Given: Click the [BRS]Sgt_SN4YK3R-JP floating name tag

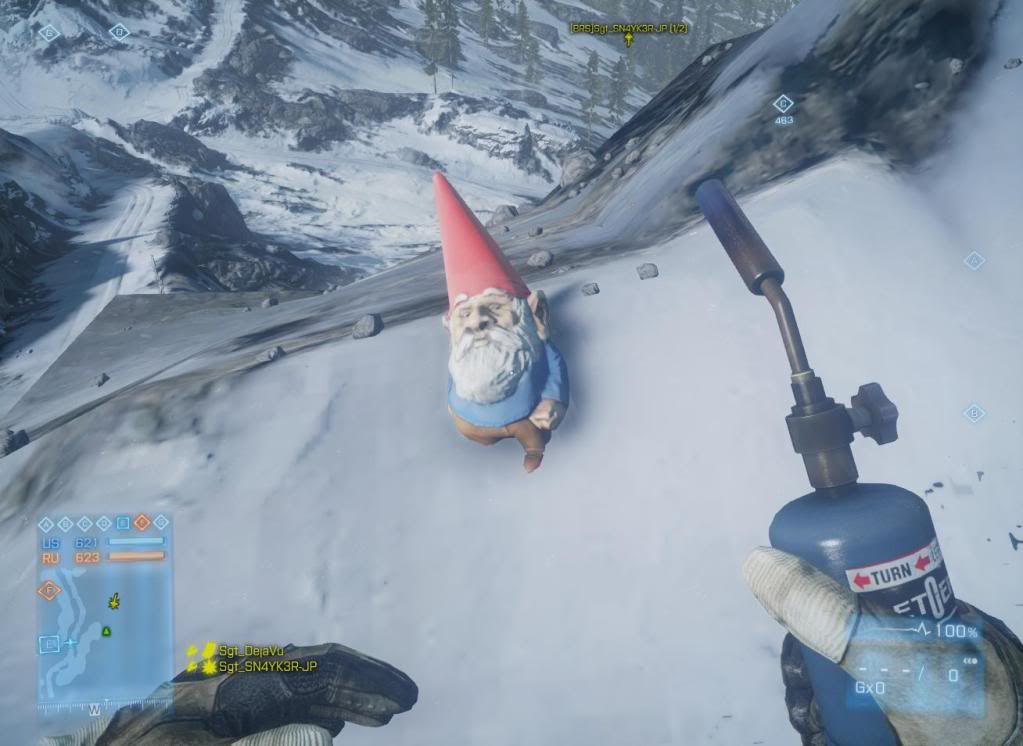Looking at the screenshot, I should coord(628,29).
